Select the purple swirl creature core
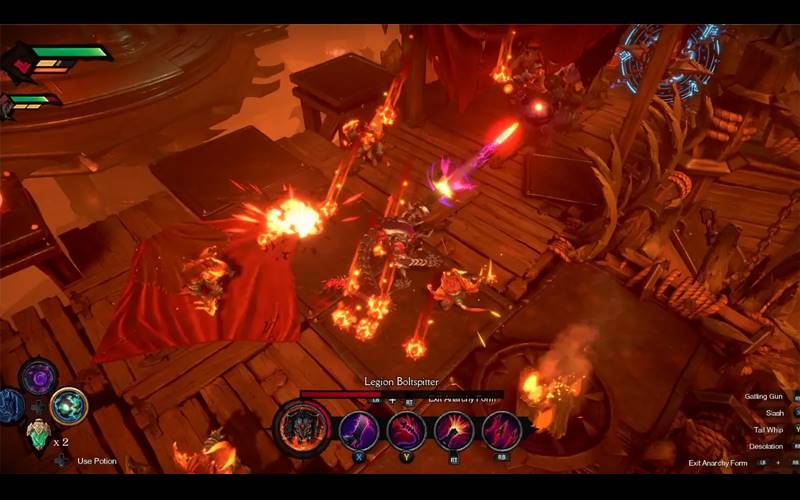The height and width of the screenshot is (500, 800). (x=39, y=377)
